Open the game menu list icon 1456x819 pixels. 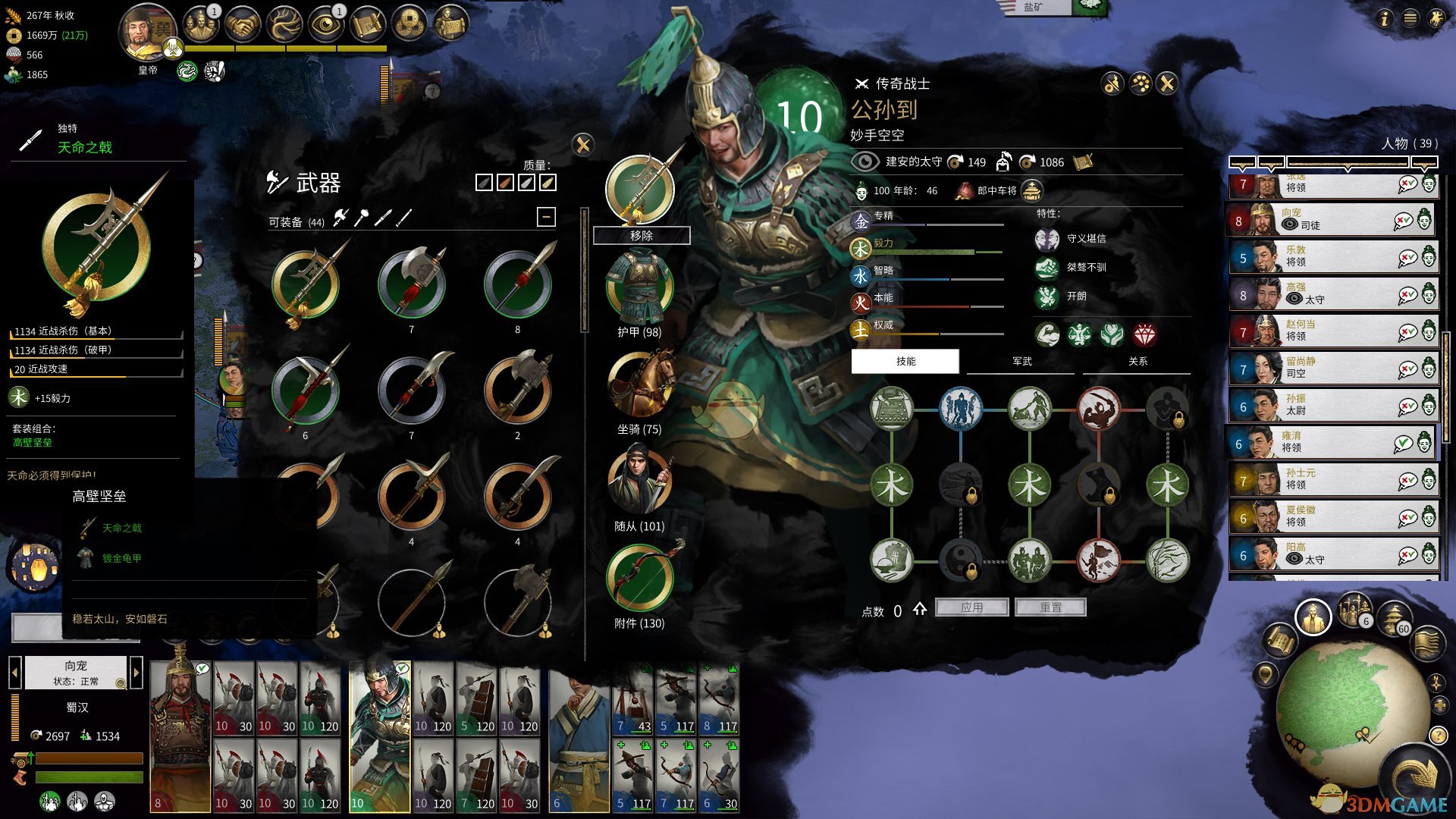[x=1410, y=18]
